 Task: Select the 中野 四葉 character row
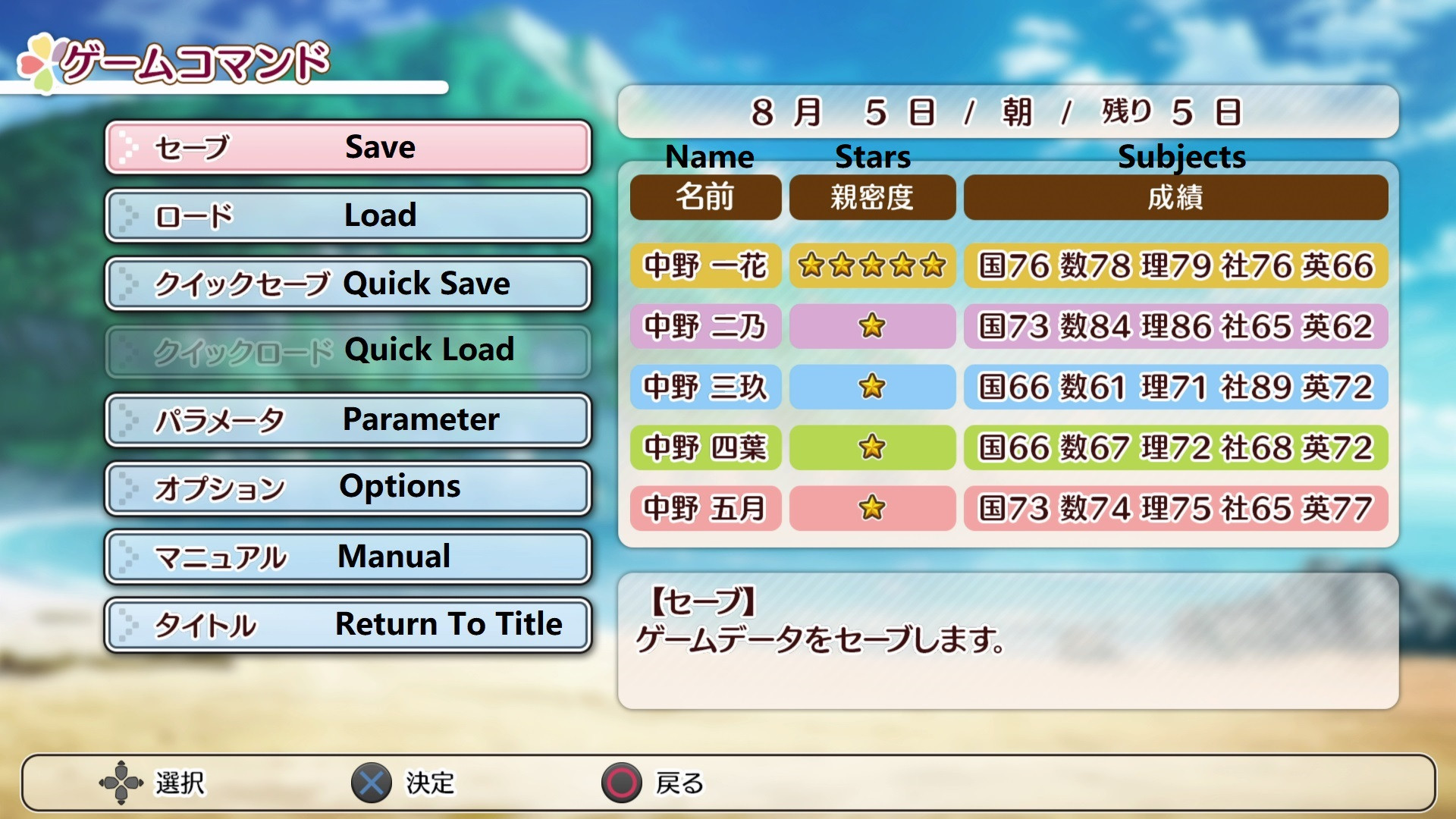(x=705, y=448)
